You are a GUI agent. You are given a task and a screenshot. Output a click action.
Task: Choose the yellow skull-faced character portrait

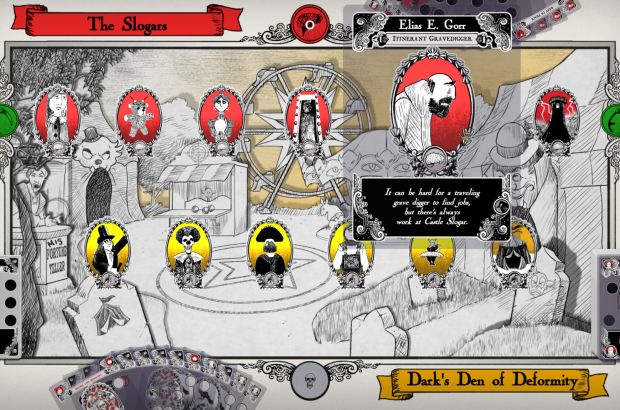point(186,250)
